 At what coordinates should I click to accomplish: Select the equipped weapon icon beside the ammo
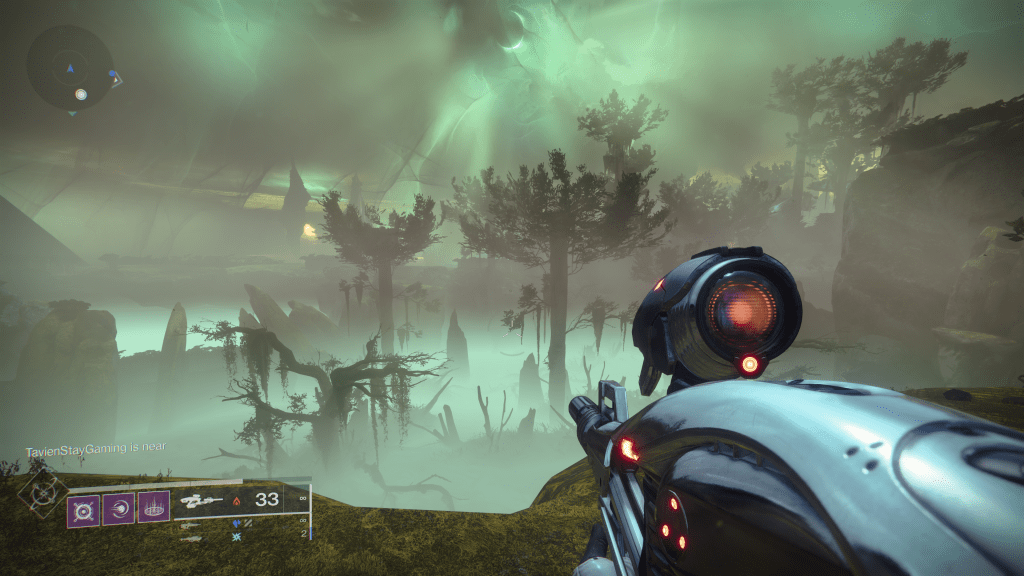point(199,500)
